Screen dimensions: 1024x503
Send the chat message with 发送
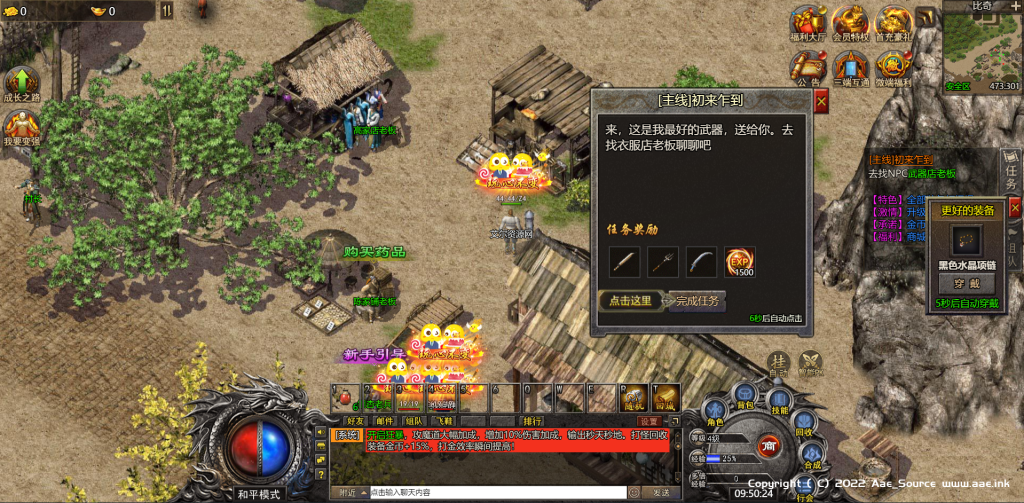point(661,492)
